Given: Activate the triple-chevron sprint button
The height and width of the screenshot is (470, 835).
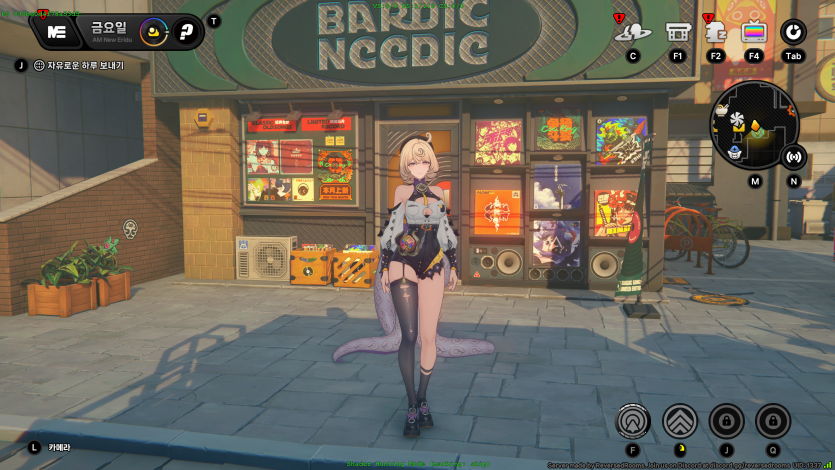Looking at the screenshot, I should pos(680,421).
